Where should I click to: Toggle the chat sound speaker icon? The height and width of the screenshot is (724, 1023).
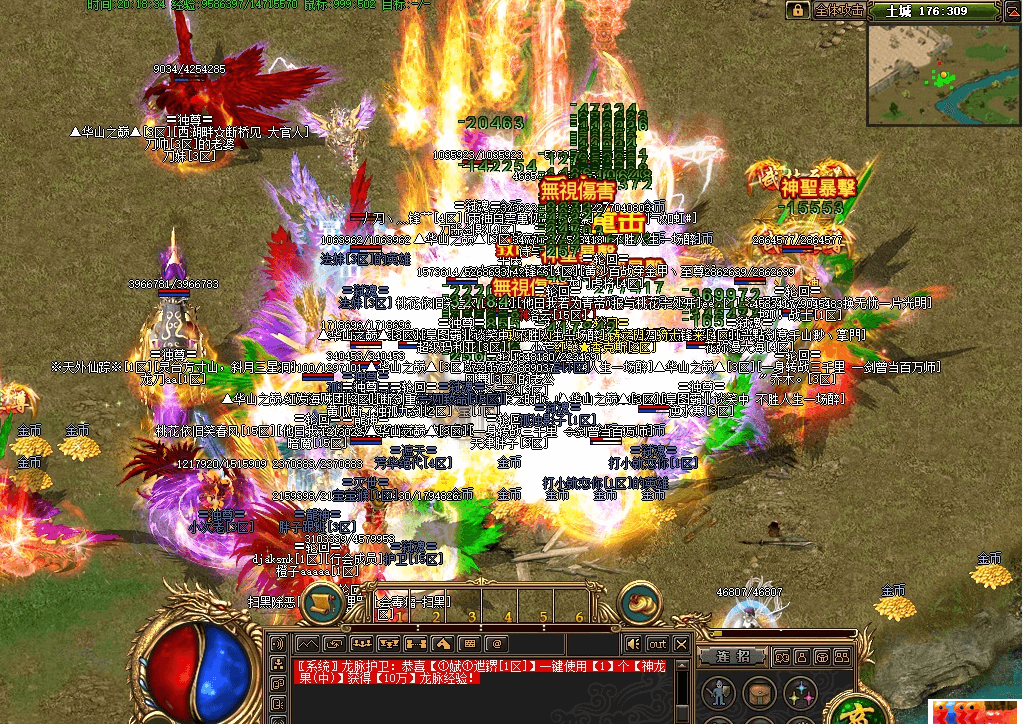pyautogui.click(x=633, y=644)
